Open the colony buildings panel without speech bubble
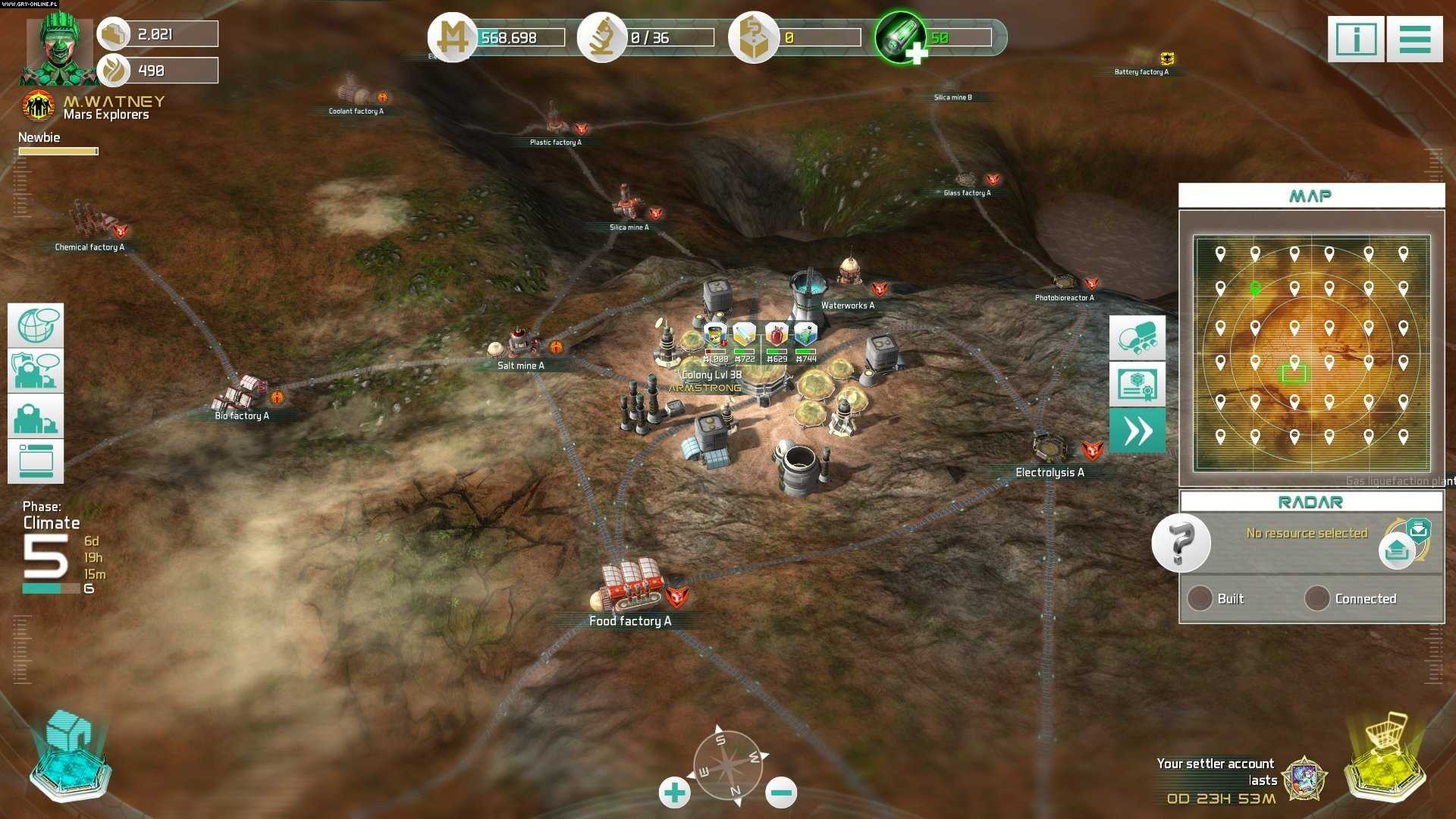This screenshot has height=819, width=1456. (x=36, y=416)
